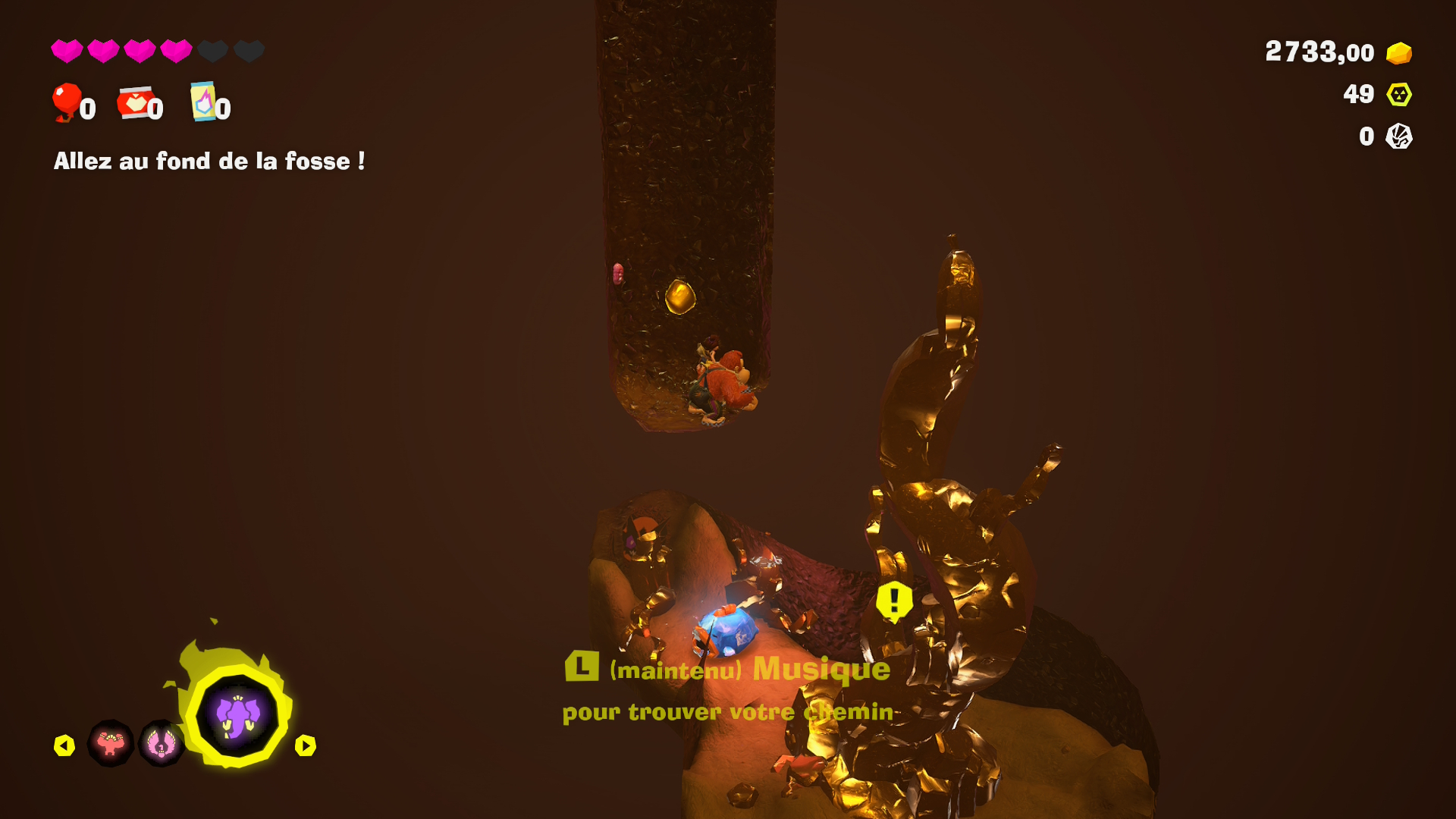
Task: Select the red heart juice can
Action: (x=134, y=103)
